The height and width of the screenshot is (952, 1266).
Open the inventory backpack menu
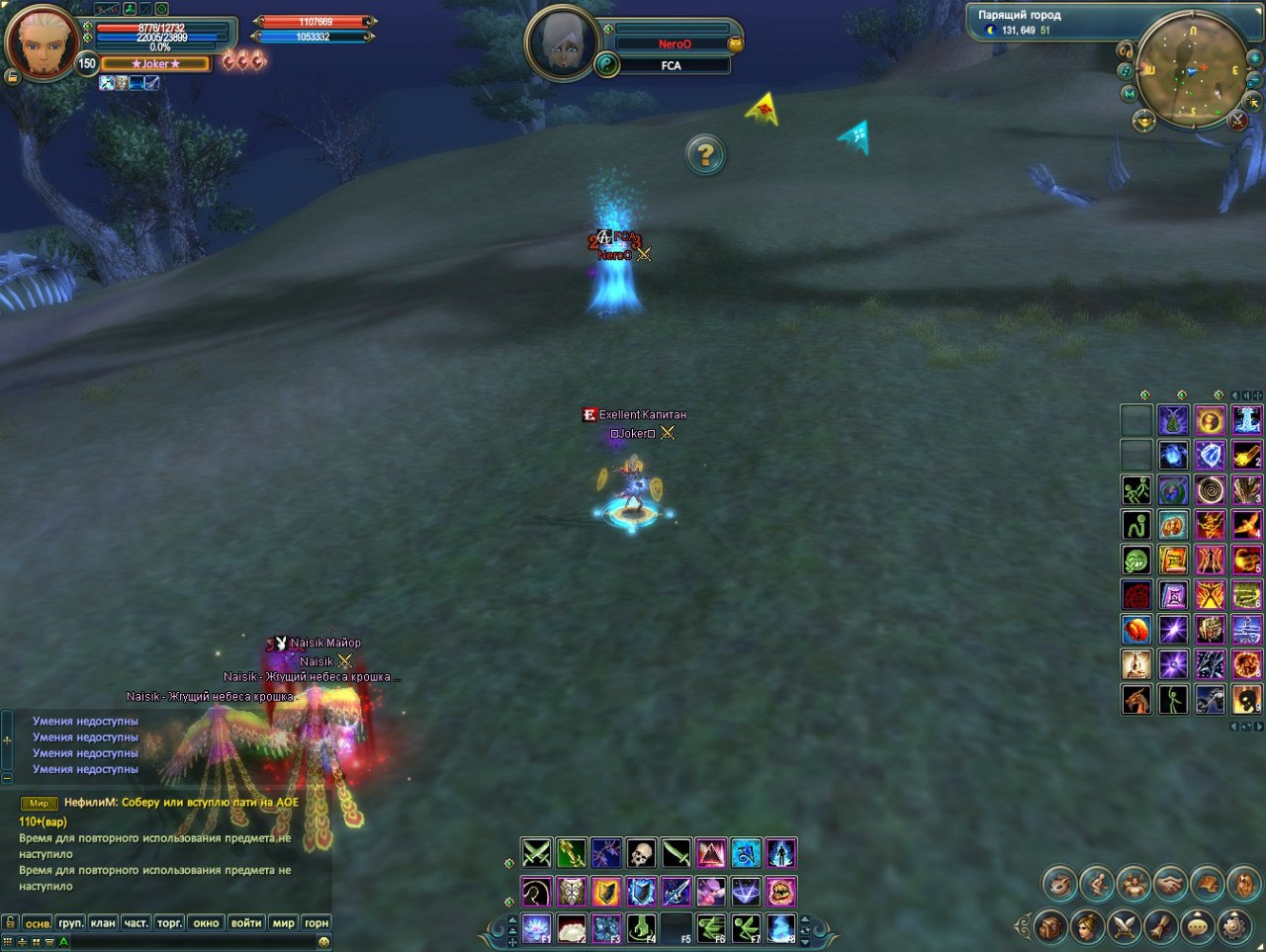click(x=1050, y=926)
